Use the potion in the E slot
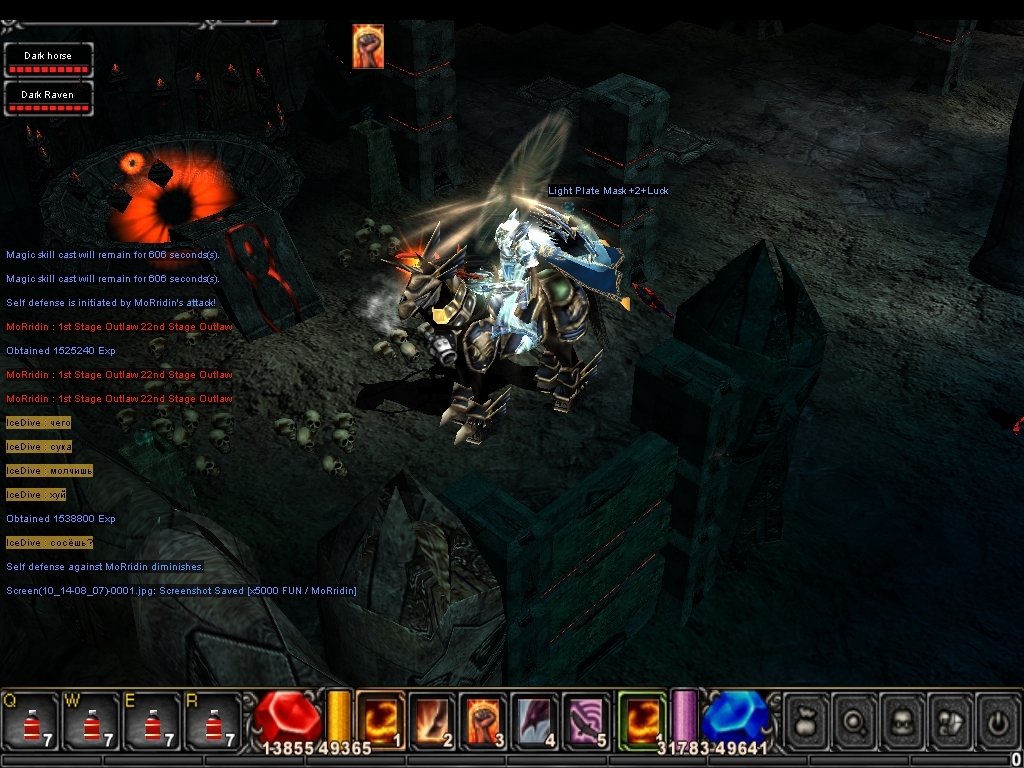Screen dimensions: 1024x768 coord(152,721)
